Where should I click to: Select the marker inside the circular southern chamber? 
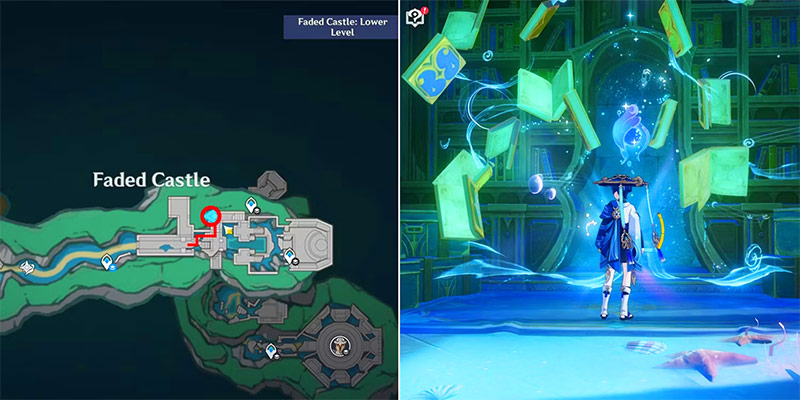click(340, 346)
